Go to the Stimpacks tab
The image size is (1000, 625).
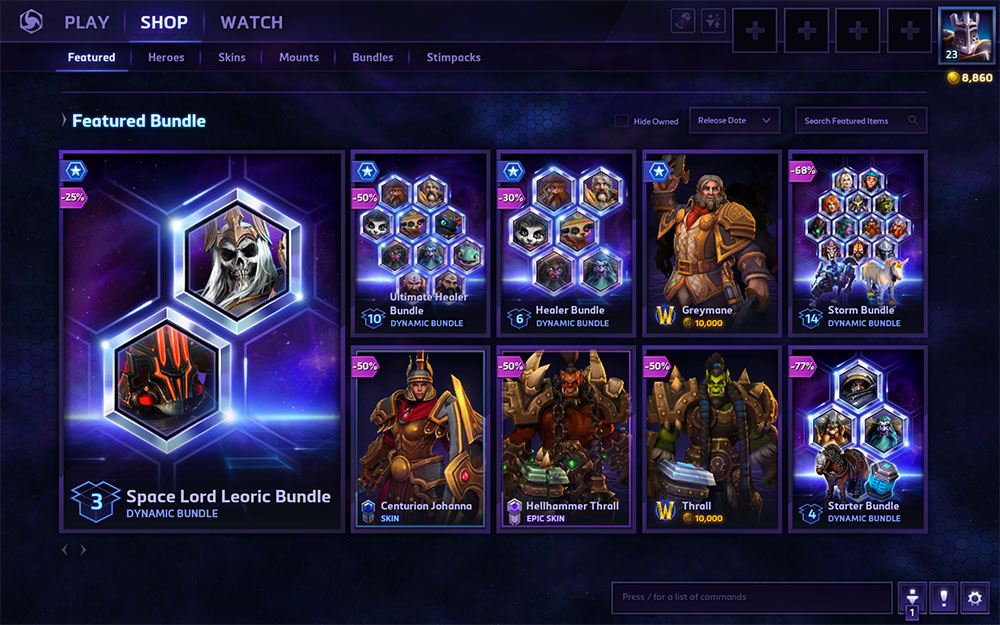[453, 58]
